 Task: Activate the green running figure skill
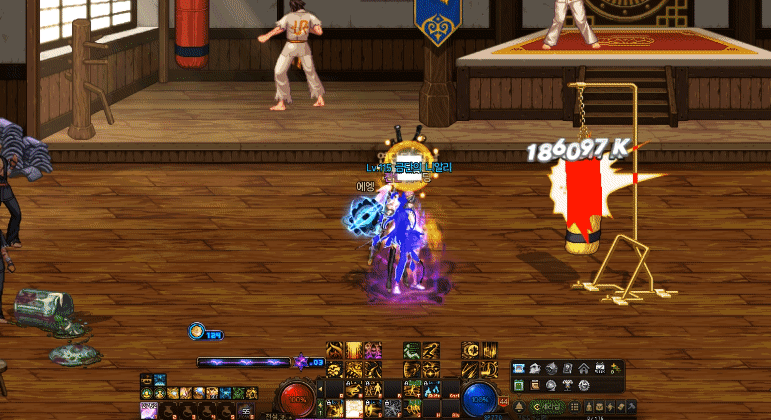click(x=411, y=351)
